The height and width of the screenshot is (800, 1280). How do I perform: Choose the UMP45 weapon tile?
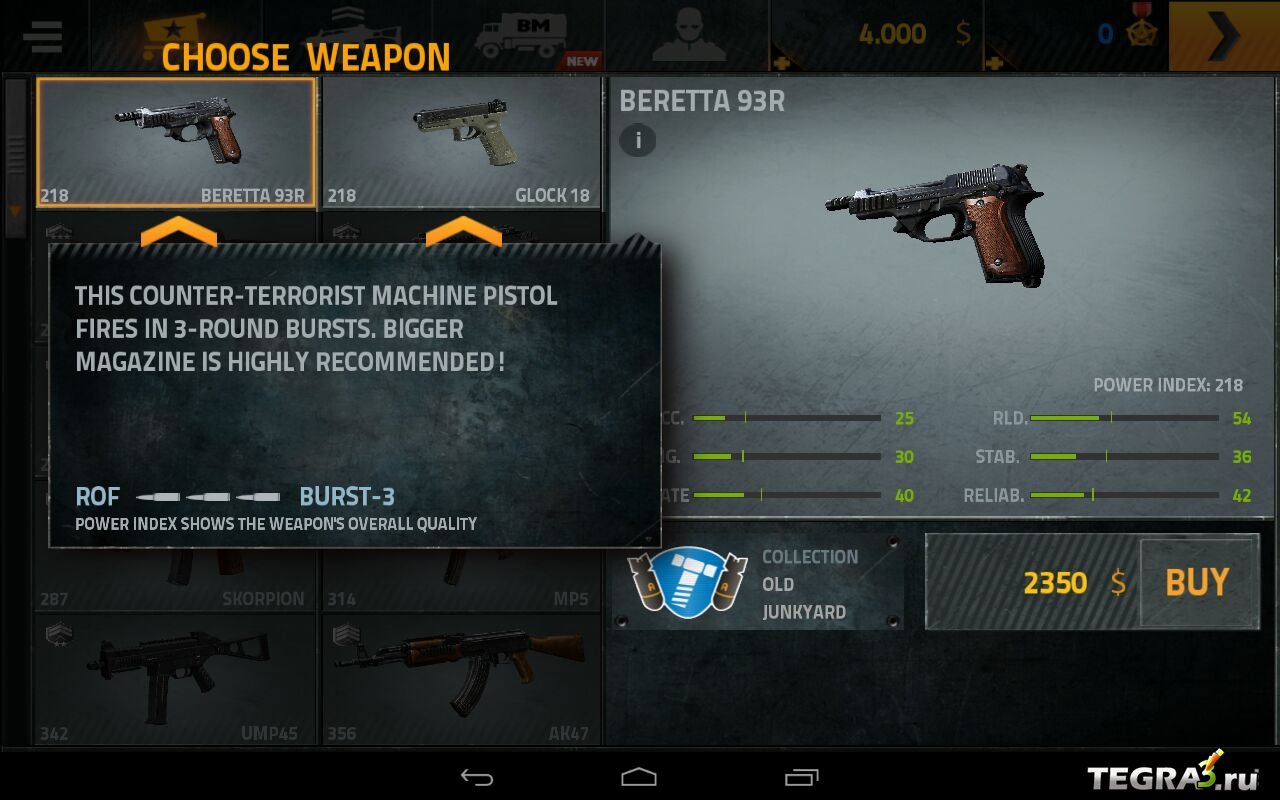pos(176,680)
